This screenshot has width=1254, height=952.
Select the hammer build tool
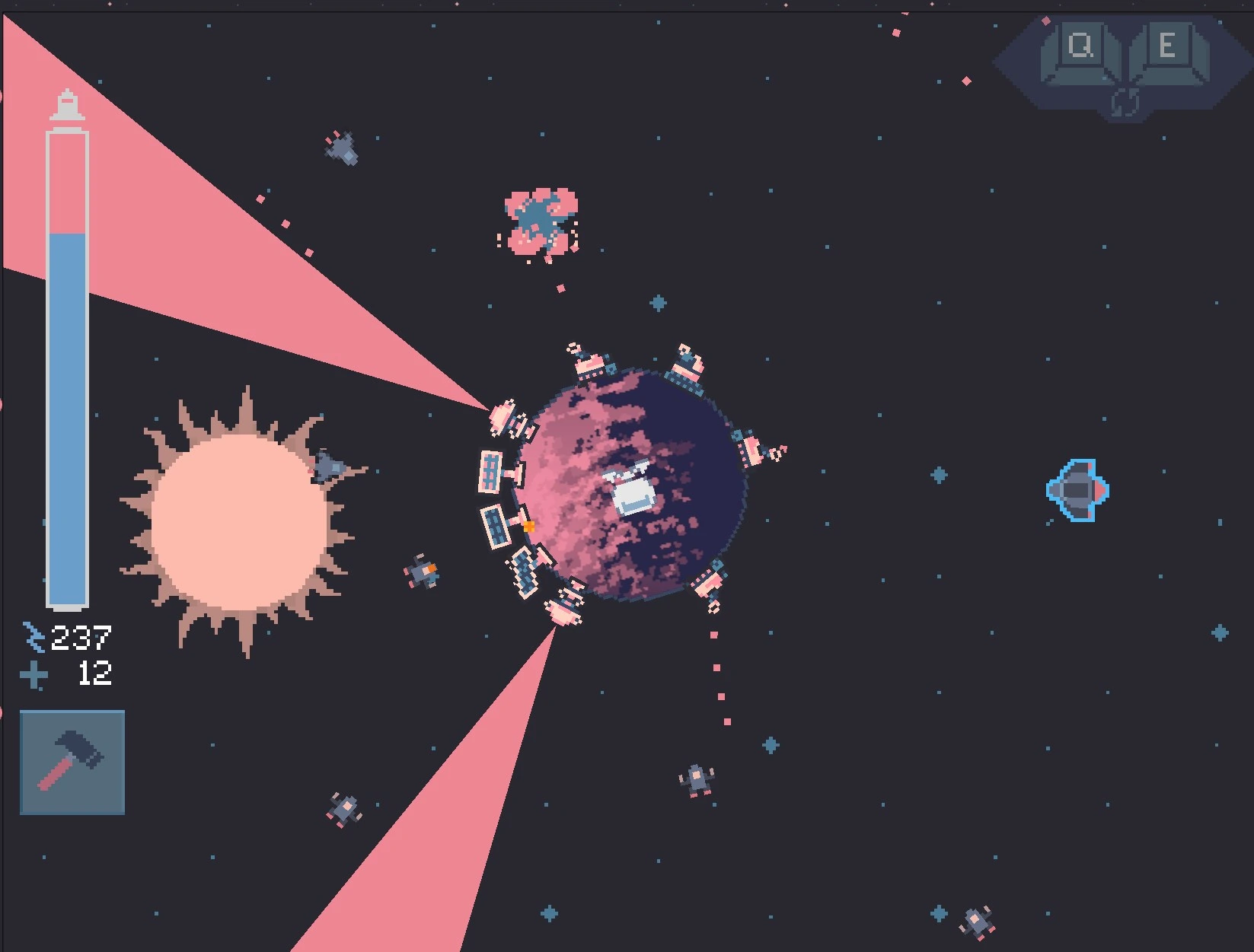point(72,761)
